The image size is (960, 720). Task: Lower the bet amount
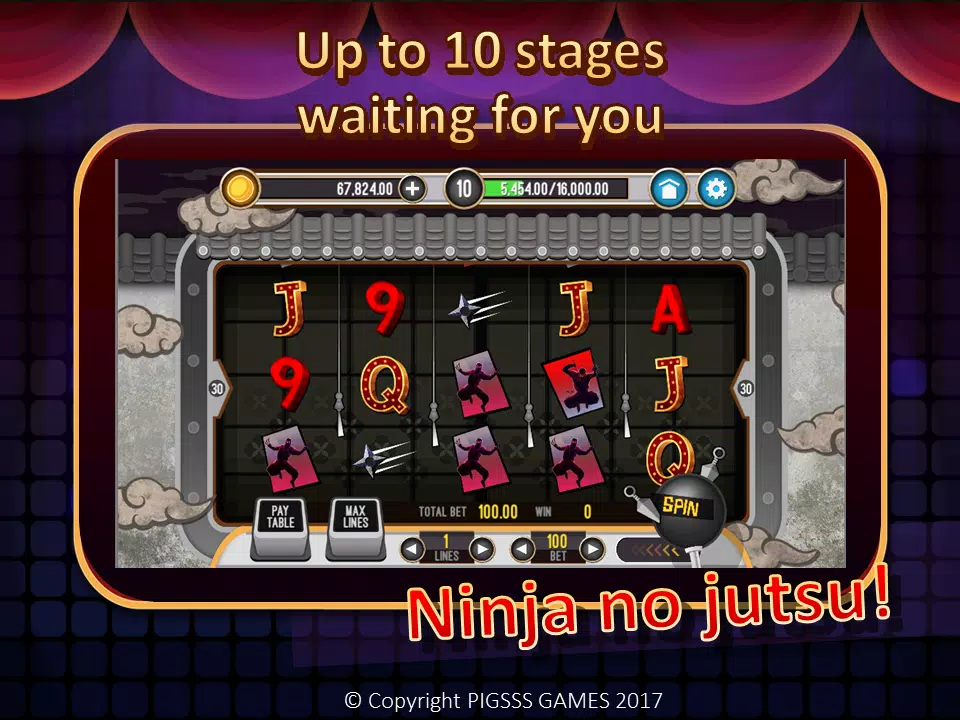click(521, 549)
